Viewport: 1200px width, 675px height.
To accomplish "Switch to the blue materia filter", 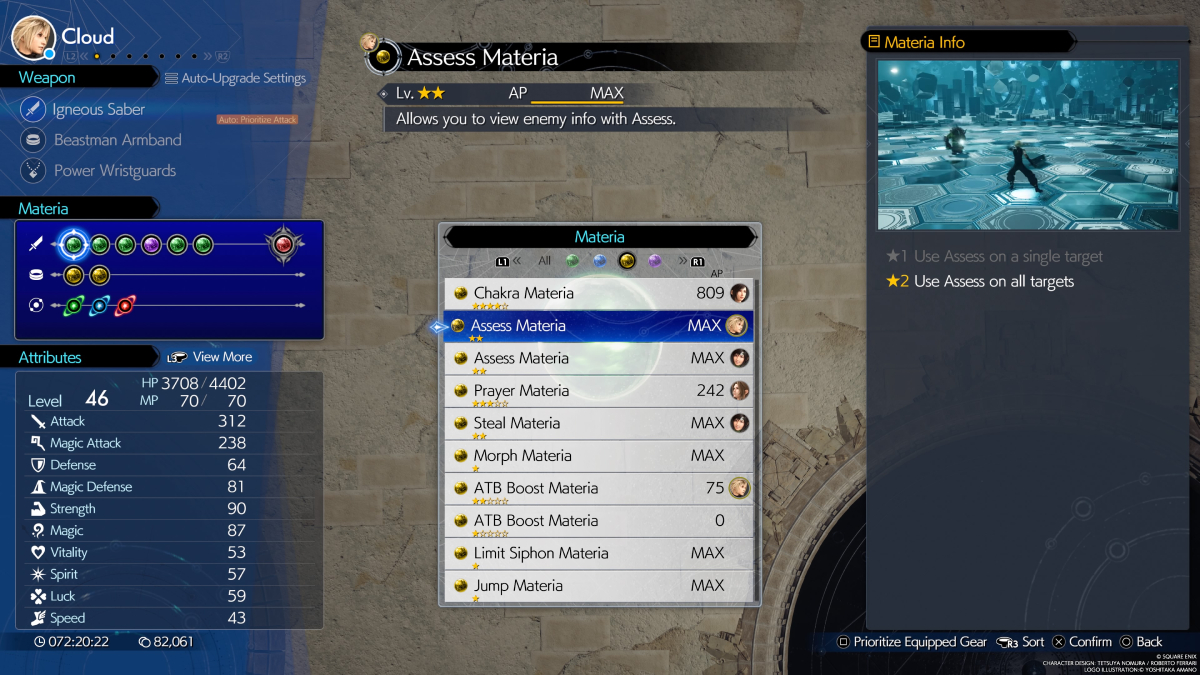I will 600,261.
